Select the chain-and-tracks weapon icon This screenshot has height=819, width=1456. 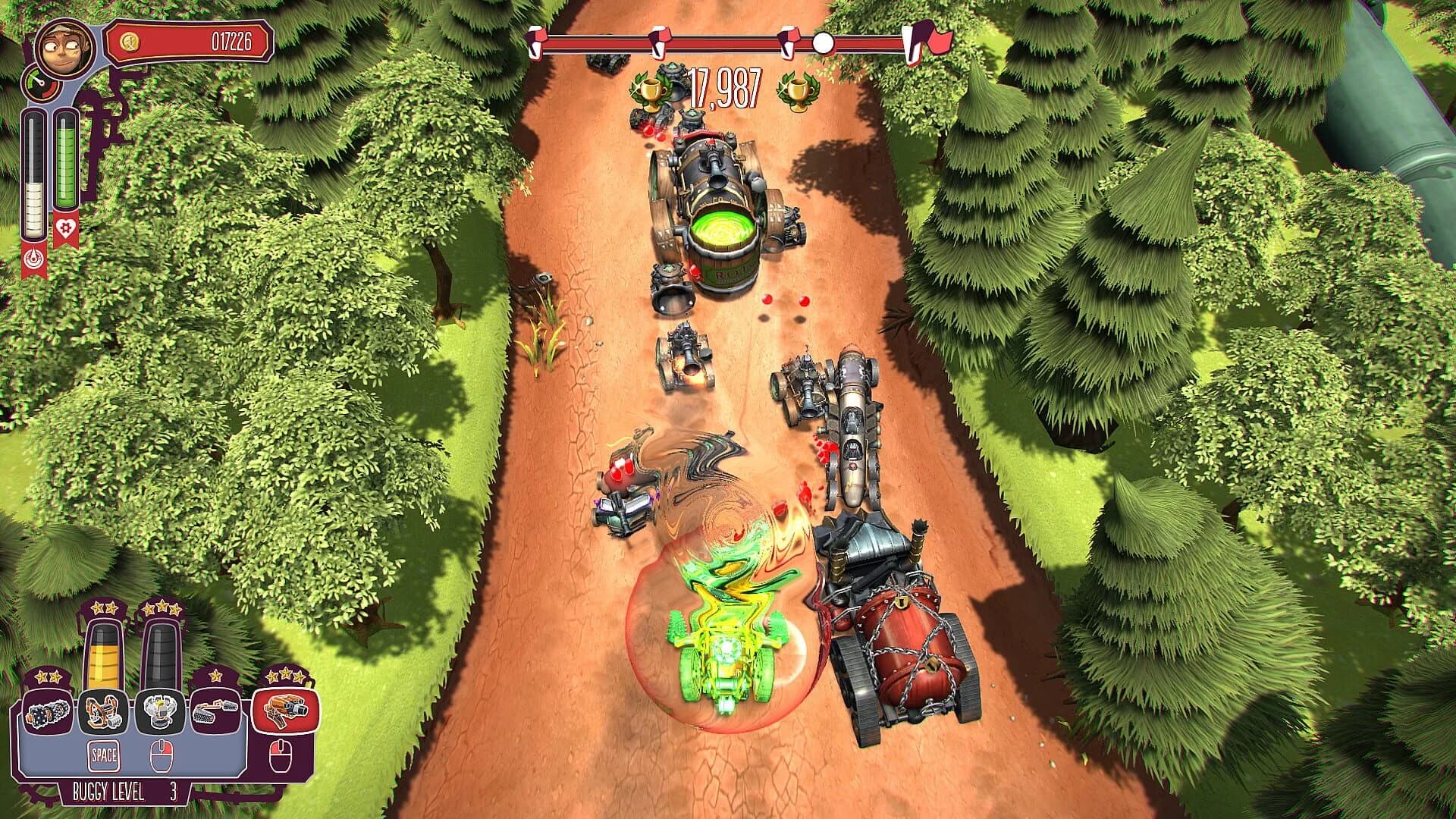pos(217,711)
